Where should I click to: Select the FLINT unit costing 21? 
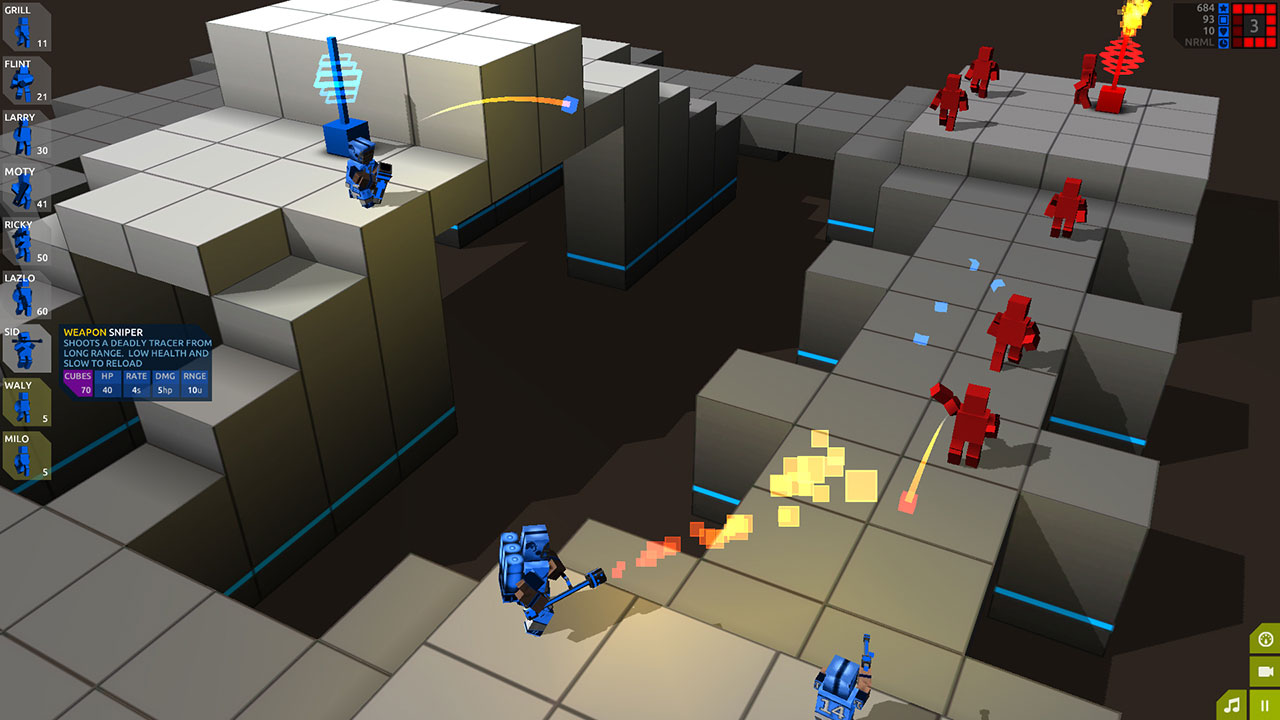[x=25, y=80]
